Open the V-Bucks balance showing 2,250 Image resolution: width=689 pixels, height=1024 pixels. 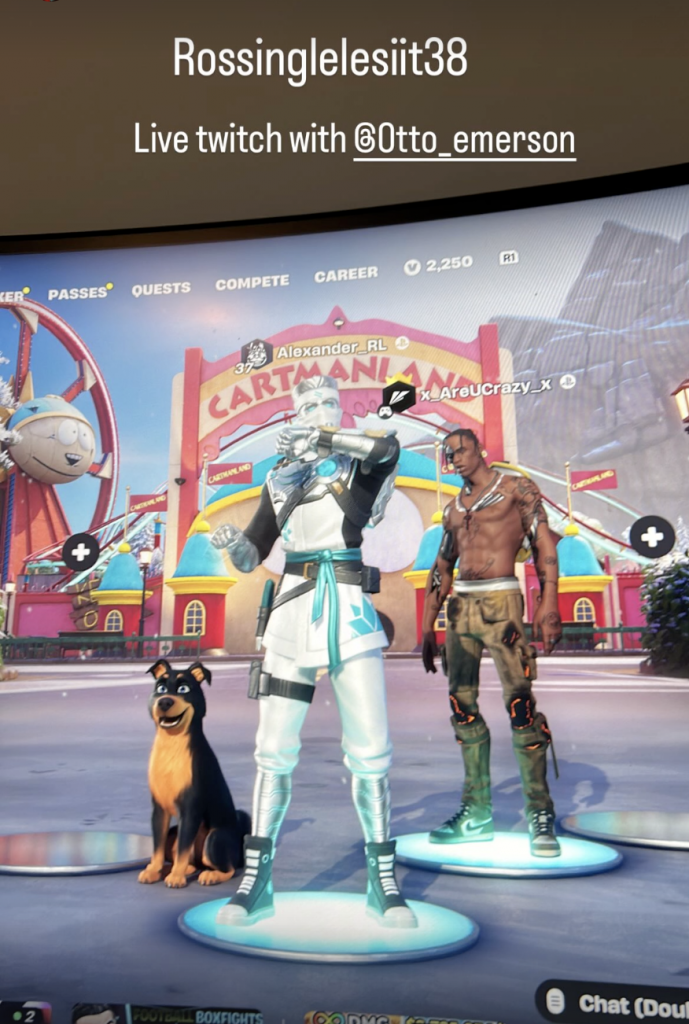pos(438,265)
